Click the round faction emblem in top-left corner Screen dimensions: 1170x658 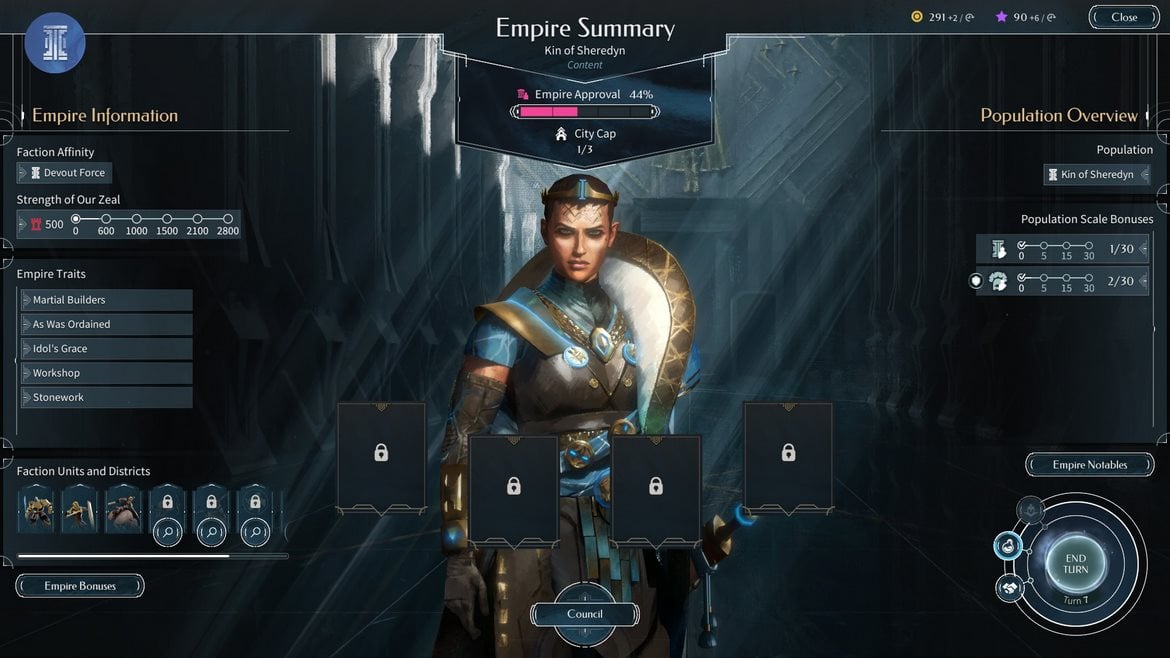coord(55,43)
